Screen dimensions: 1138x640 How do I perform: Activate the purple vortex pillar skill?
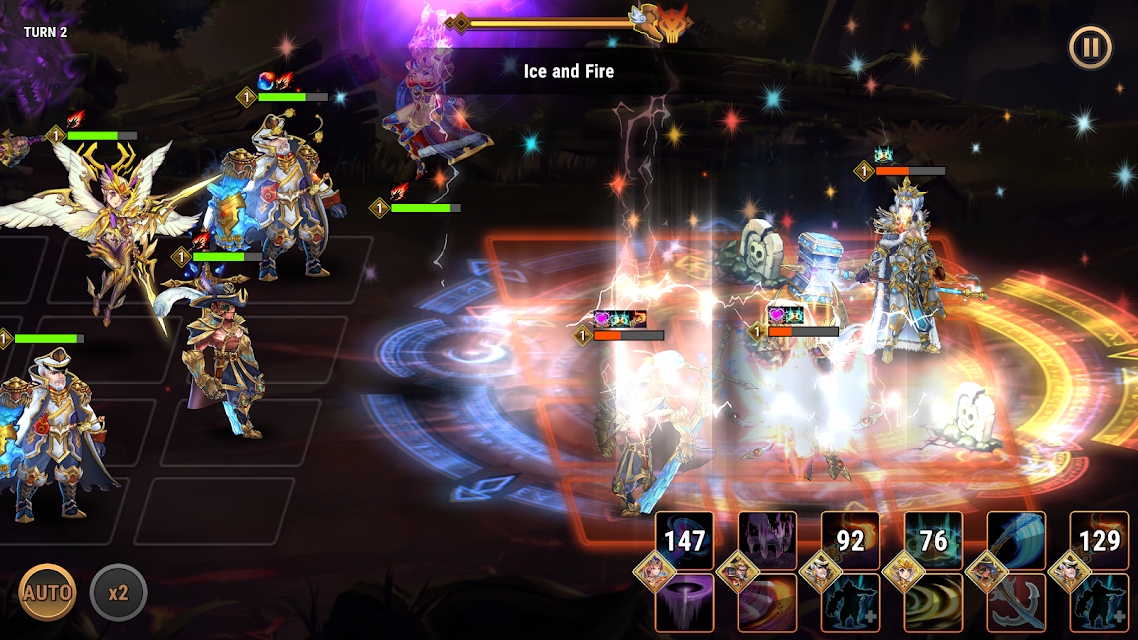(x=685, y=602)
